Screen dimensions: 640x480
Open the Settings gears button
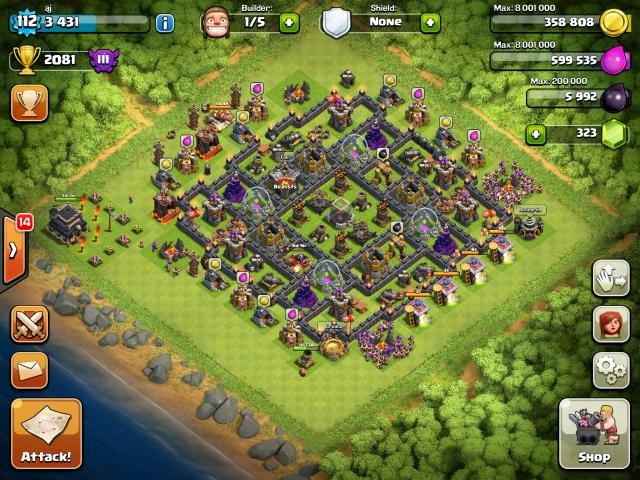click(610, 369)
